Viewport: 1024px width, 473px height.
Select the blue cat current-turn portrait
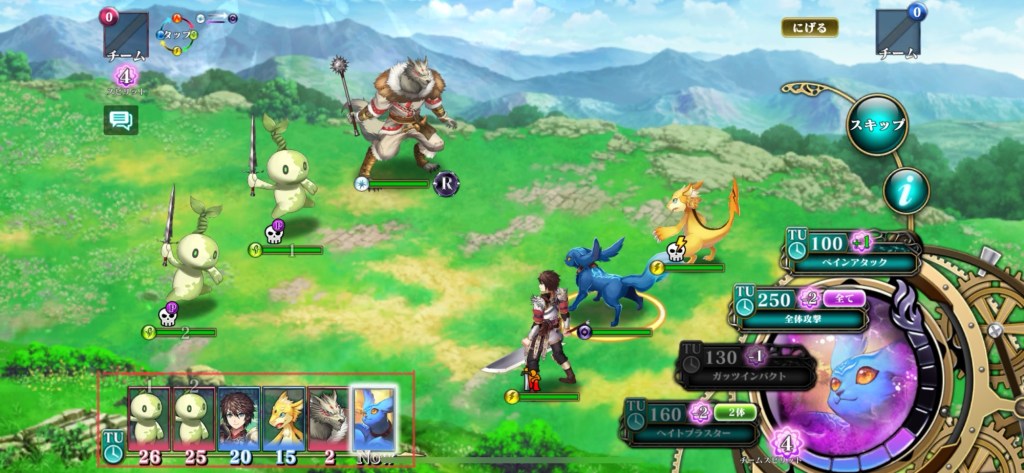[x=374, y=418]
